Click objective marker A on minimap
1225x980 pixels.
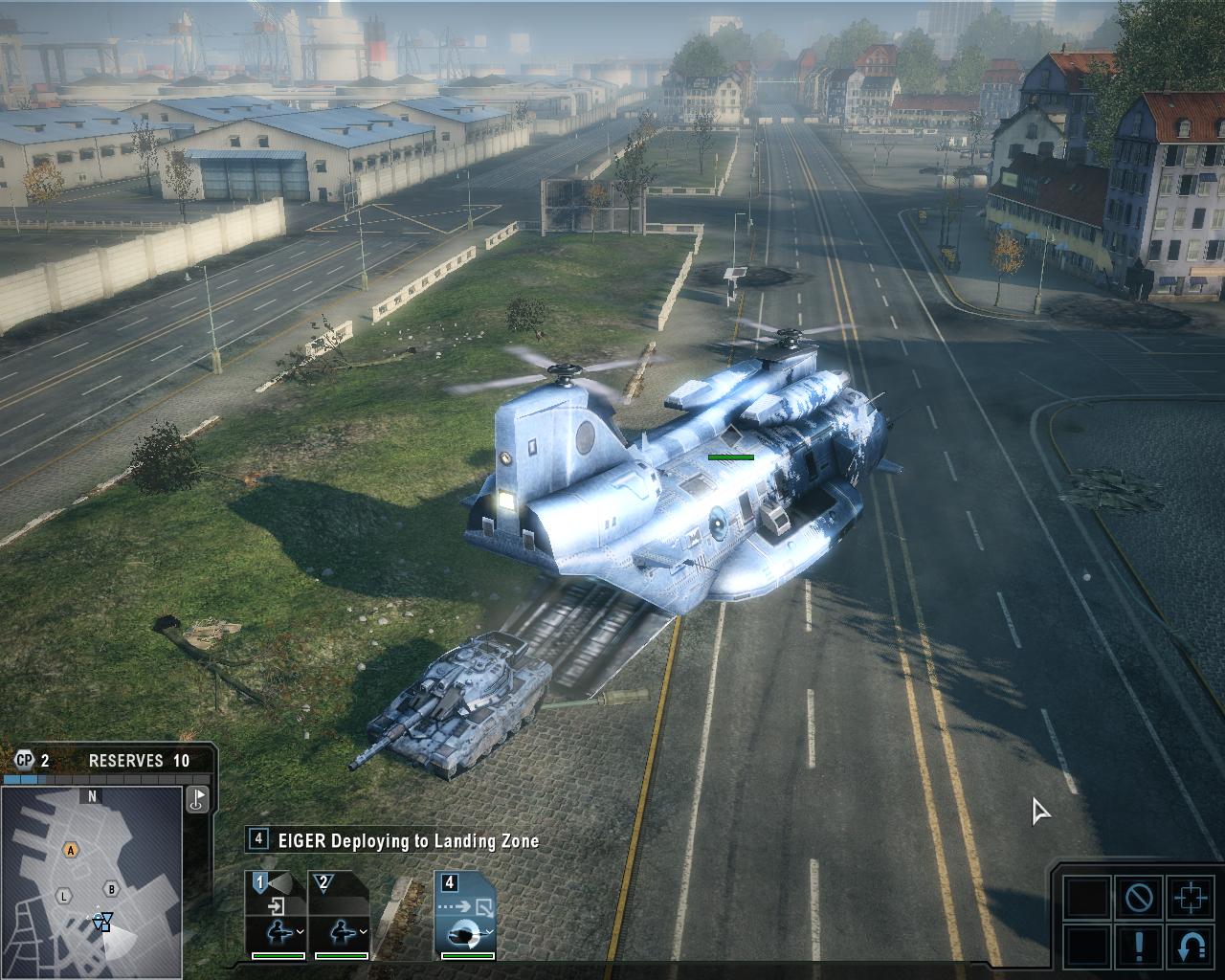point(70,850)
